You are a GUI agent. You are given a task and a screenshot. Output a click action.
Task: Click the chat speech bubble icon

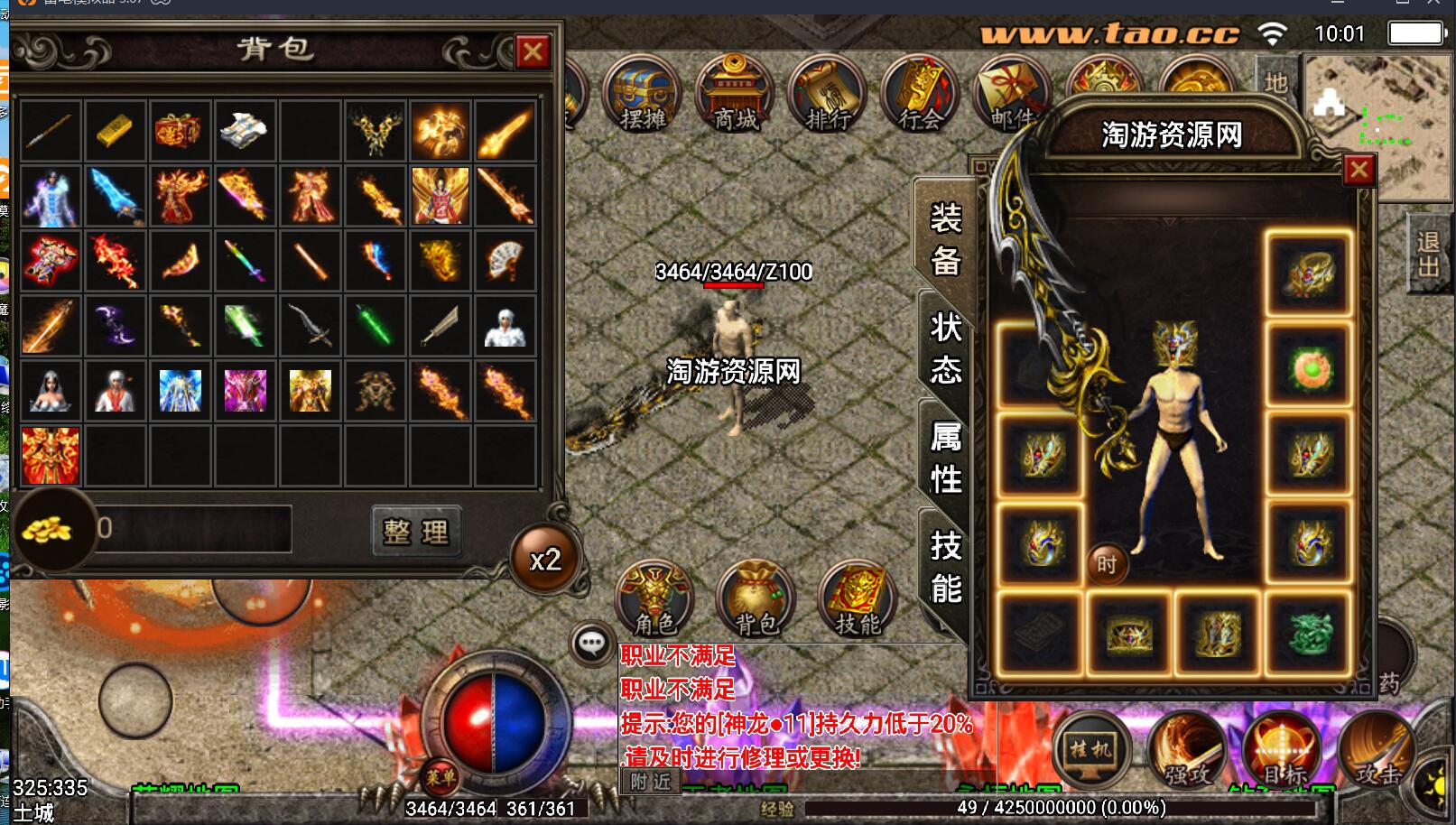click(591, 644)
